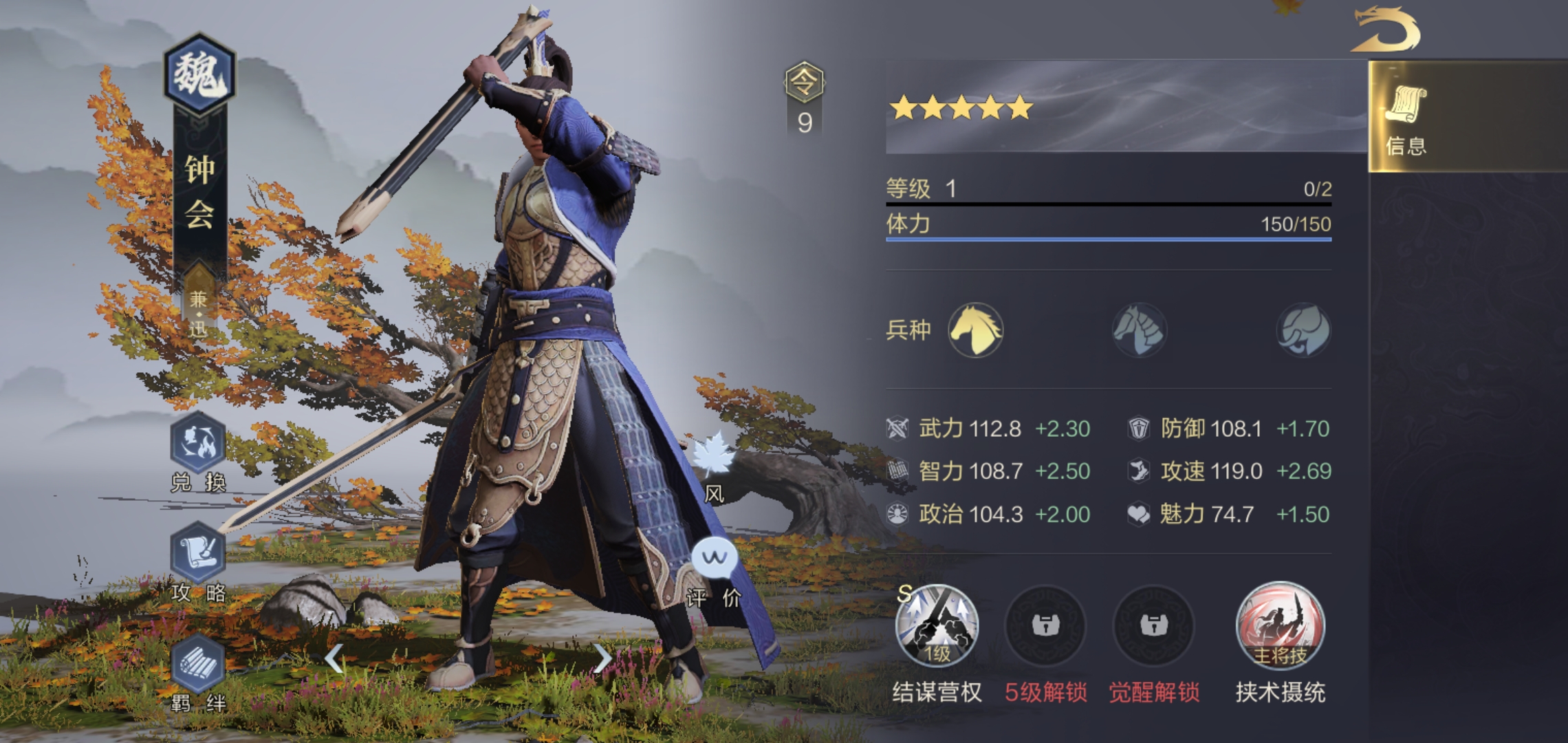Show the 评价 reviews bubble

click(714, 559)
